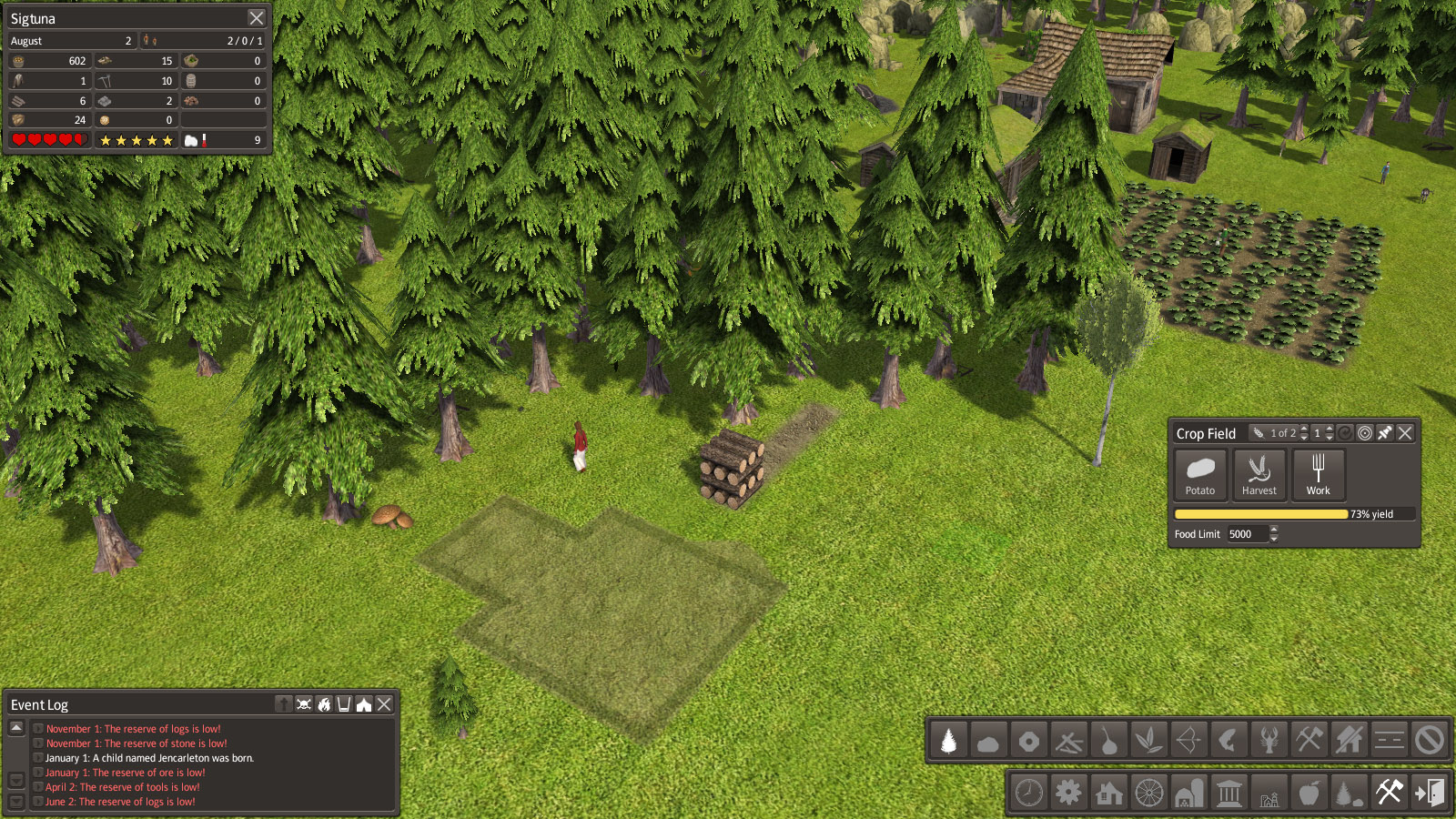The width and height of the screenshot is (1456, 819).
Task: Go to the June 2 logs-low event
Action: click(x=120, y=802)
